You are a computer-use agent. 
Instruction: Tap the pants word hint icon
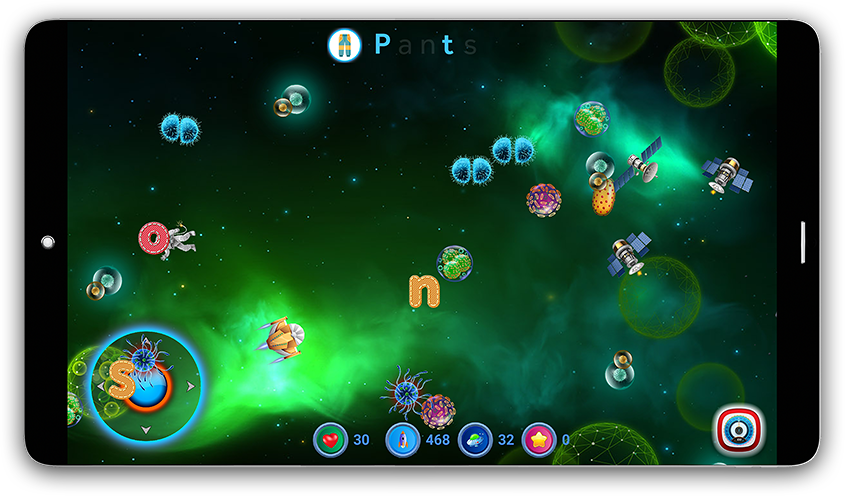pyautogui.click(x=344, y=44)
